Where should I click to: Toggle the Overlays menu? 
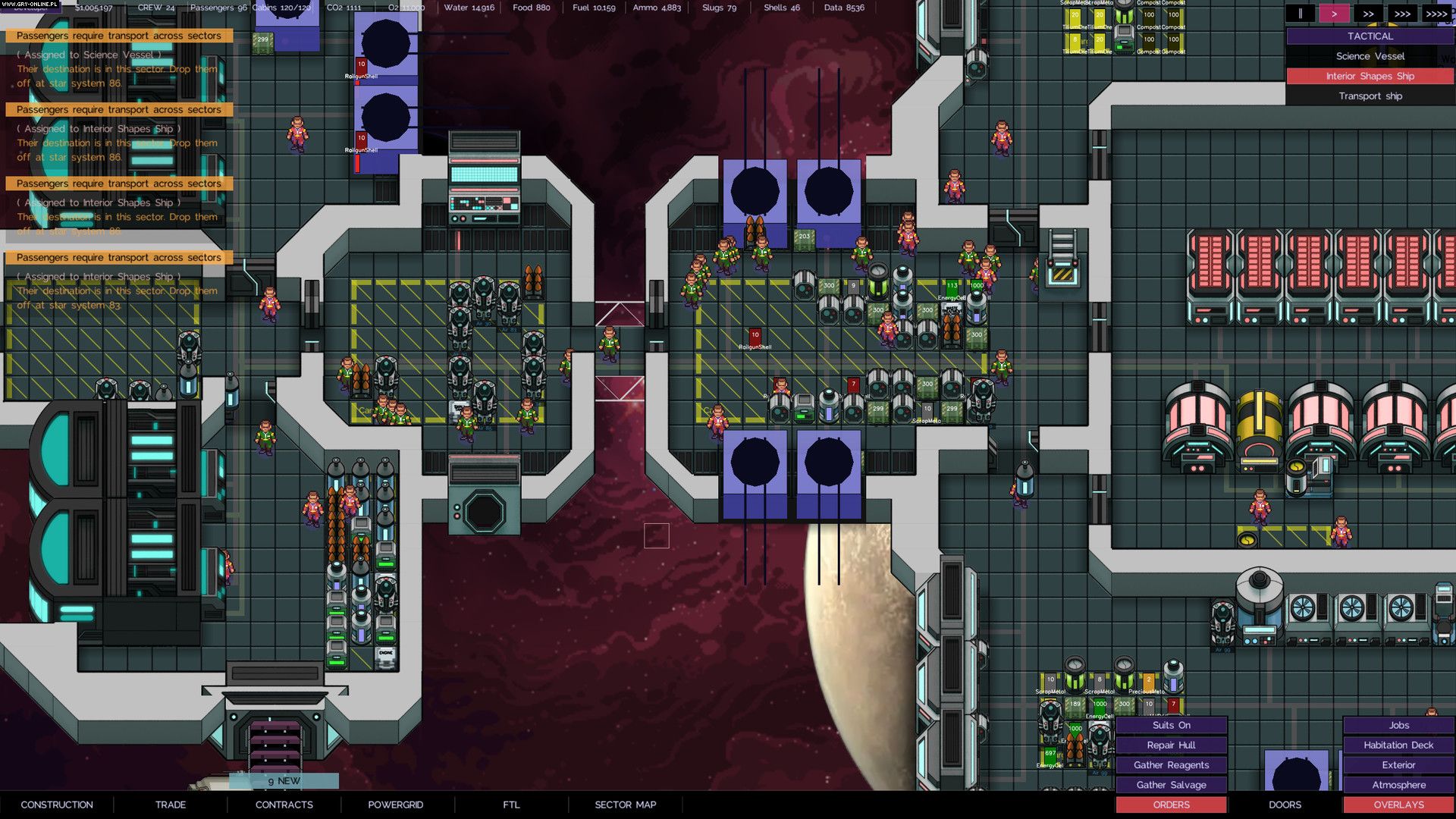click(x=1398, y=805)
